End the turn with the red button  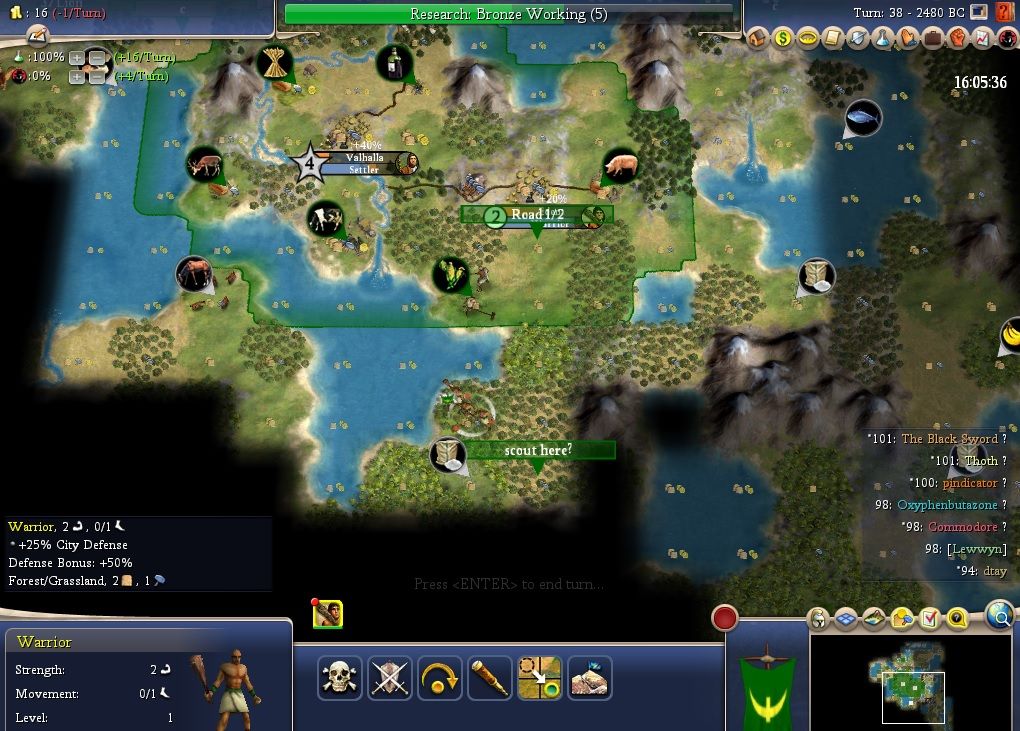pos(724,618)
